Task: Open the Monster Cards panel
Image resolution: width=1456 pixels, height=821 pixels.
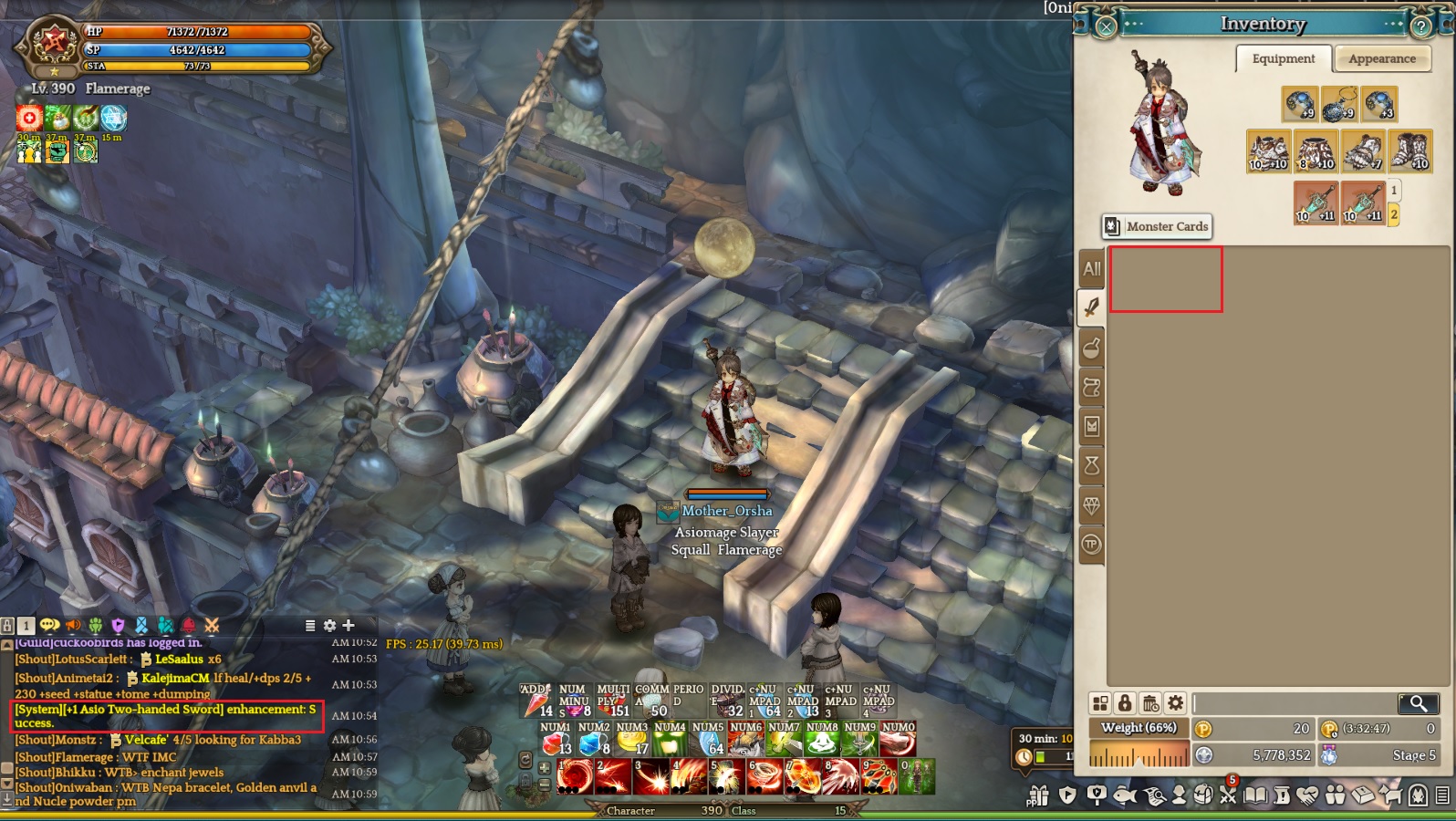Action: tap(1157, 226)
